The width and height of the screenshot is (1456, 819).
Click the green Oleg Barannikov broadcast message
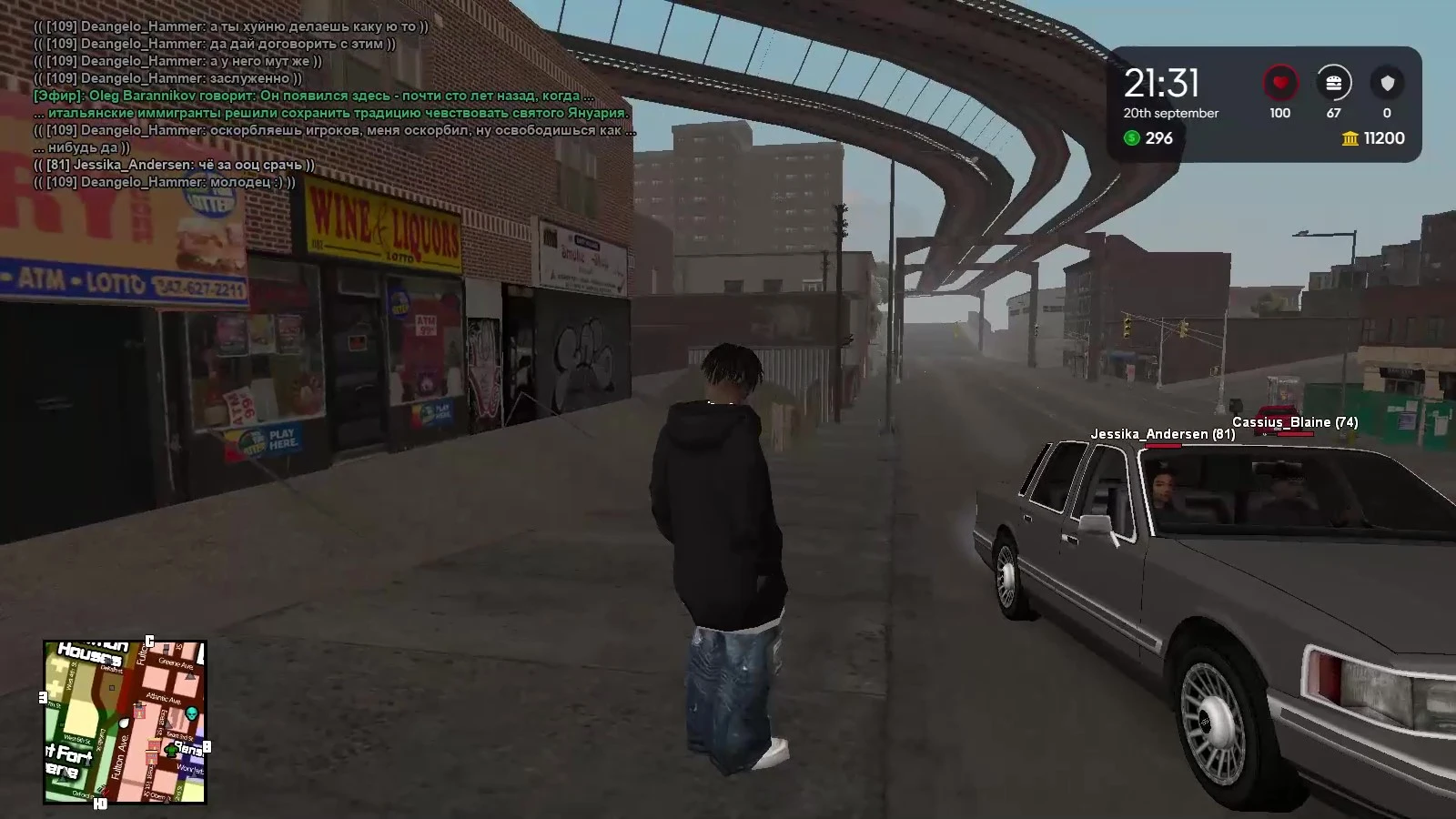point(314,96)
